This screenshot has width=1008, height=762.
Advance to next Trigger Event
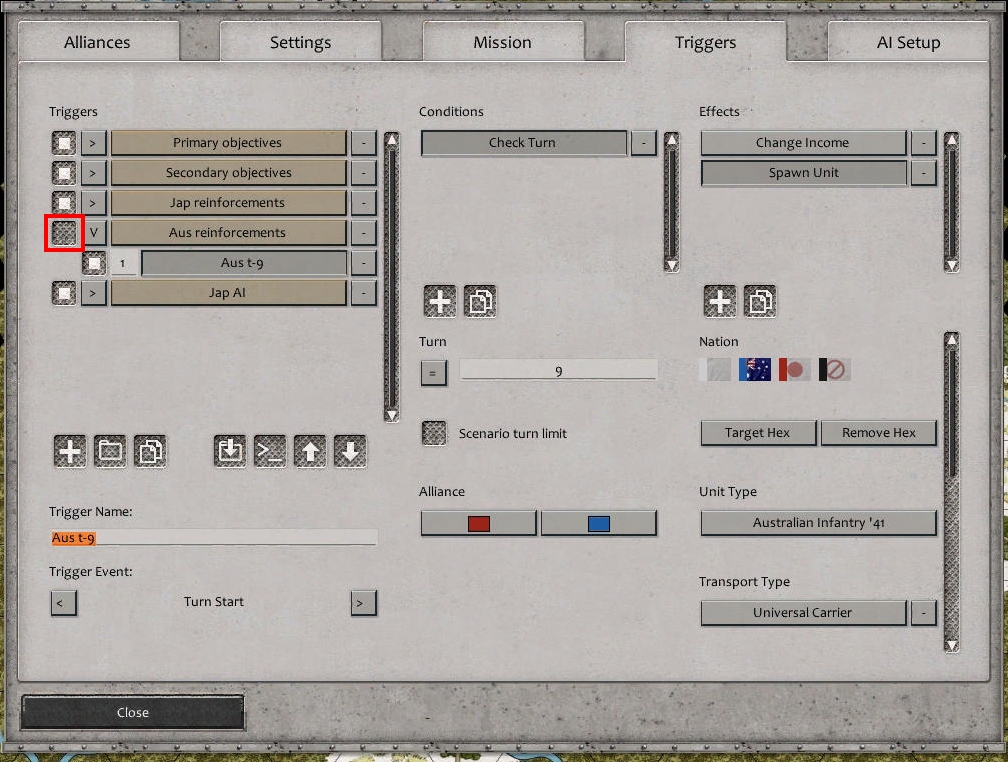[363, 603]
